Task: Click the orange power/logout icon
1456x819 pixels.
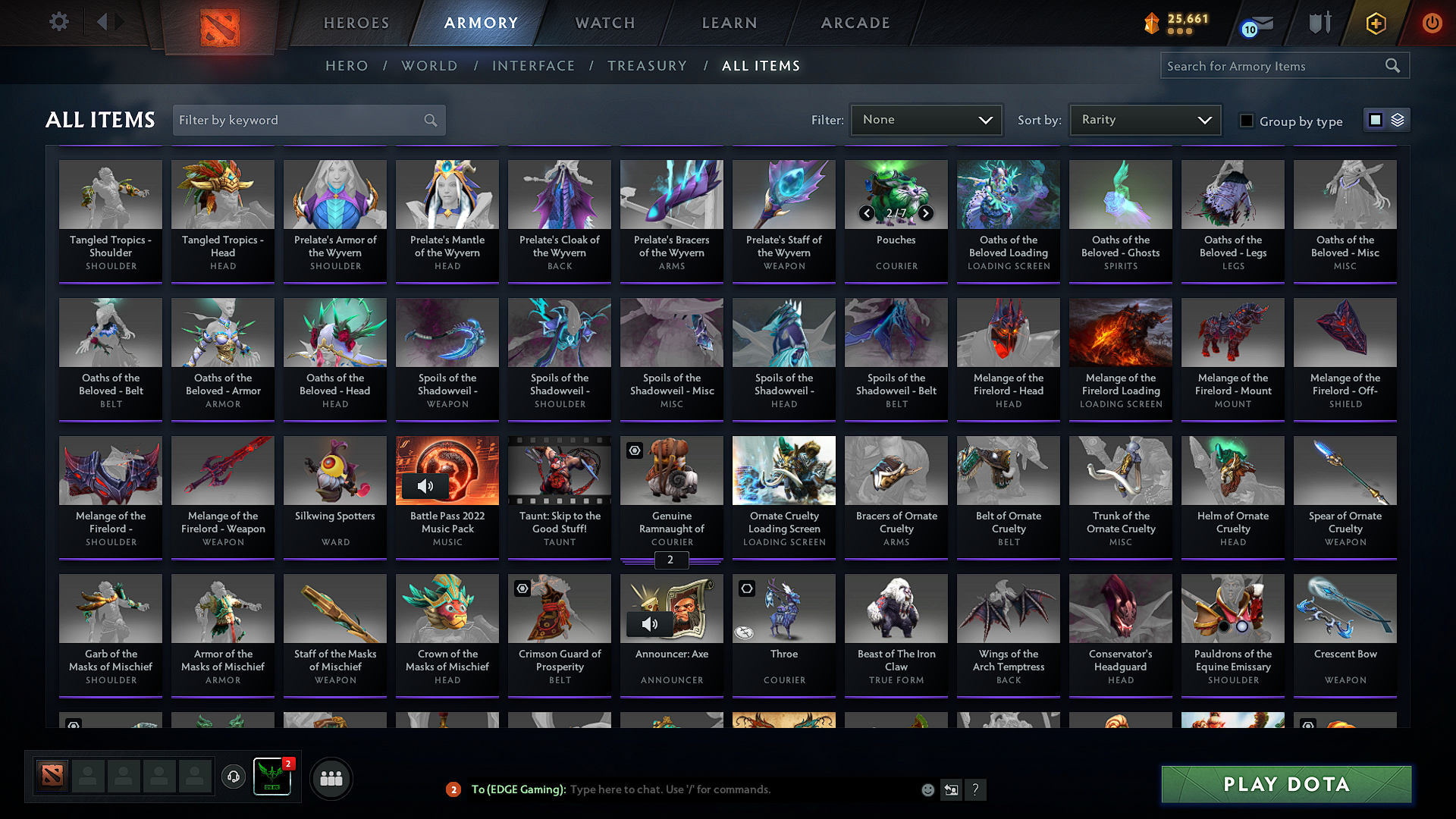Action: (x=1432, y=24)
